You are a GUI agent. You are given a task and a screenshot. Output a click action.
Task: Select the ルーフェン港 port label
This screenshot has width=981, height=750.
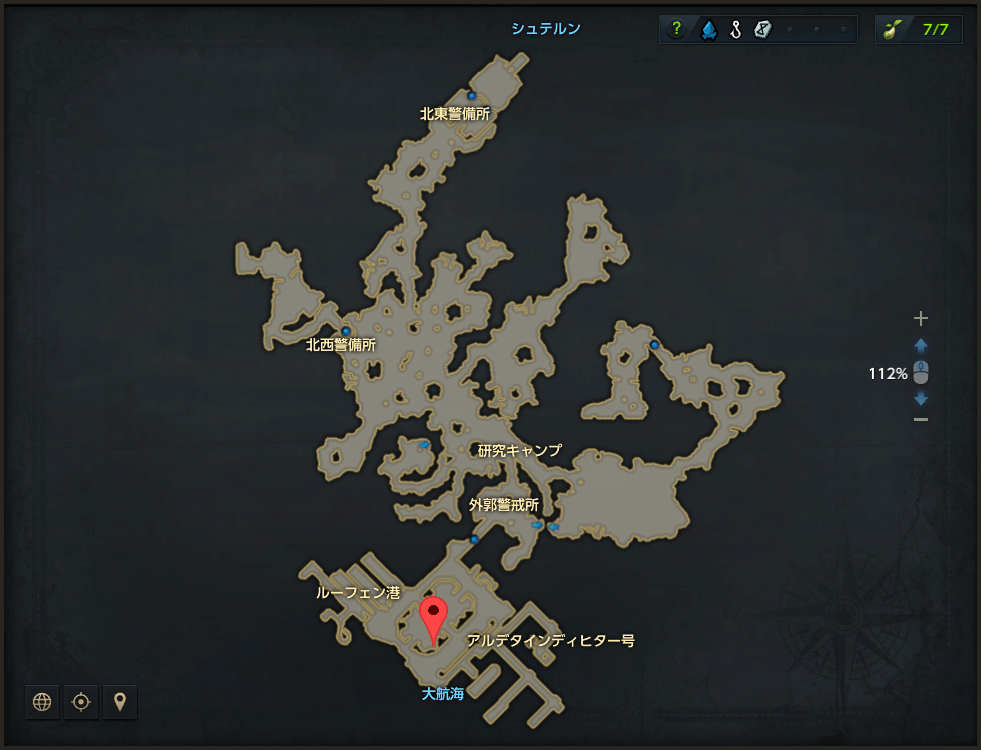point(358,593)
